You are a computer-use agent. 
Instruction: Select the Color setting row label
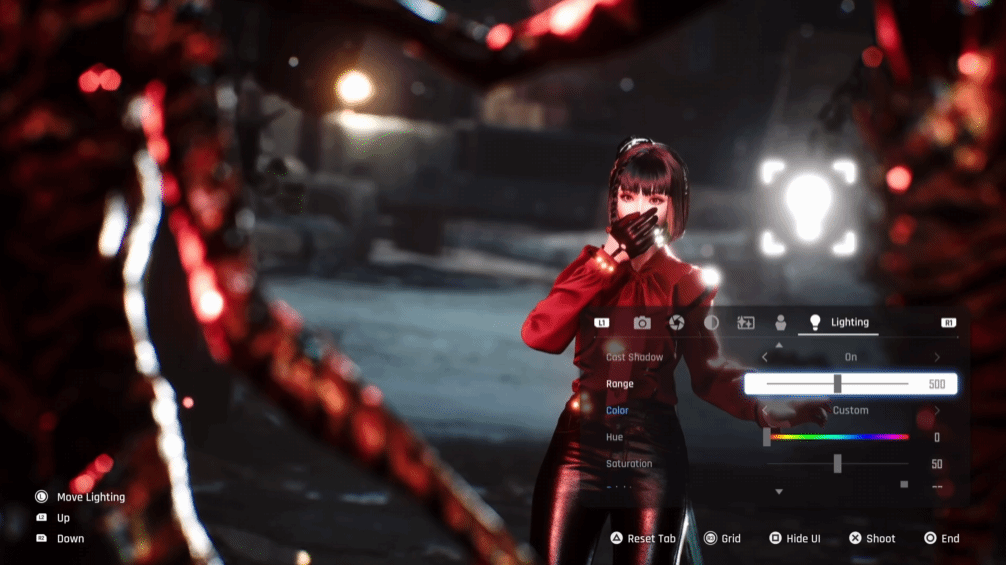click(617, 410)
